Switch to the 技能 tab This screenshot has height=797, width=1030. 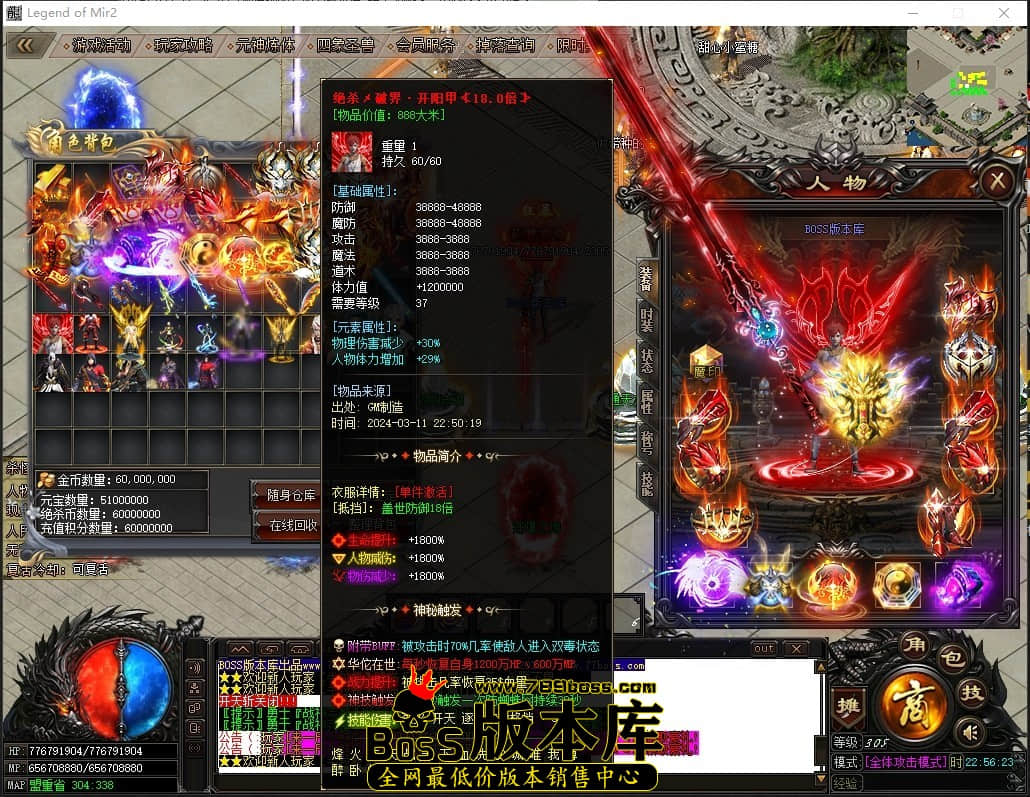click(647, 484)
